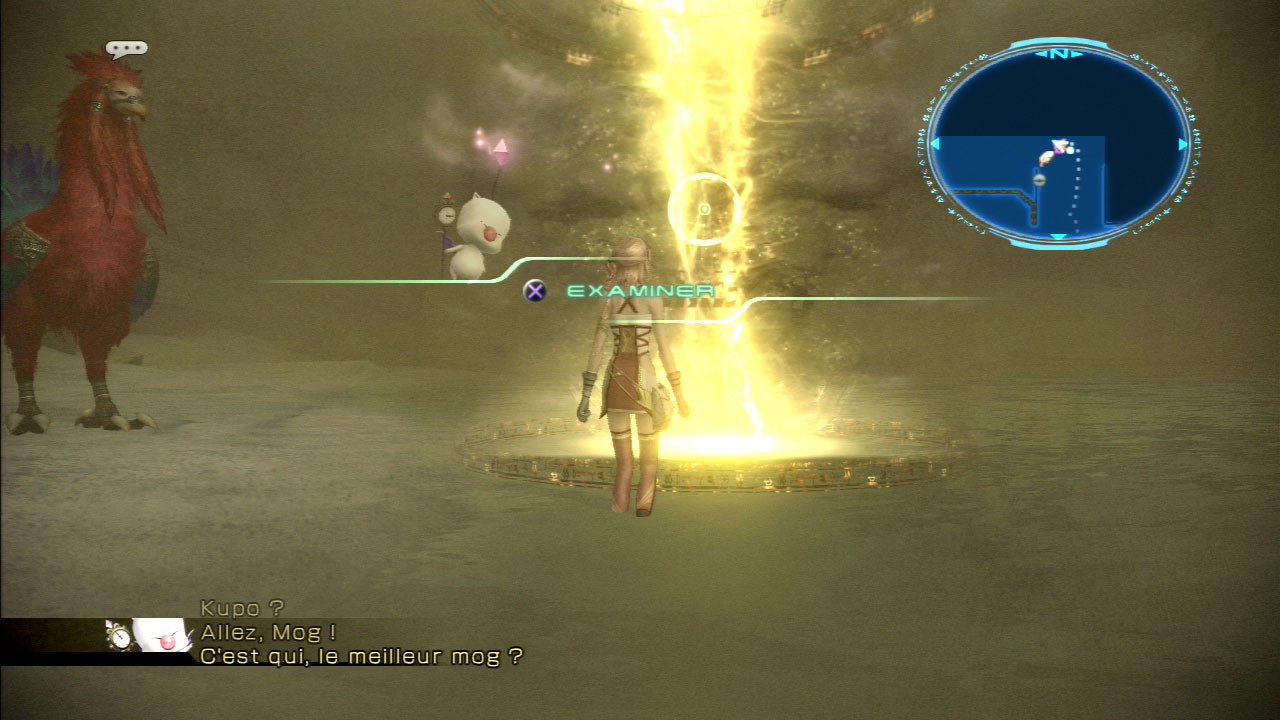Select the speech bubble icon above the chocobo
Viewport: 1280px width, 720px height.
tap(126, 49)
